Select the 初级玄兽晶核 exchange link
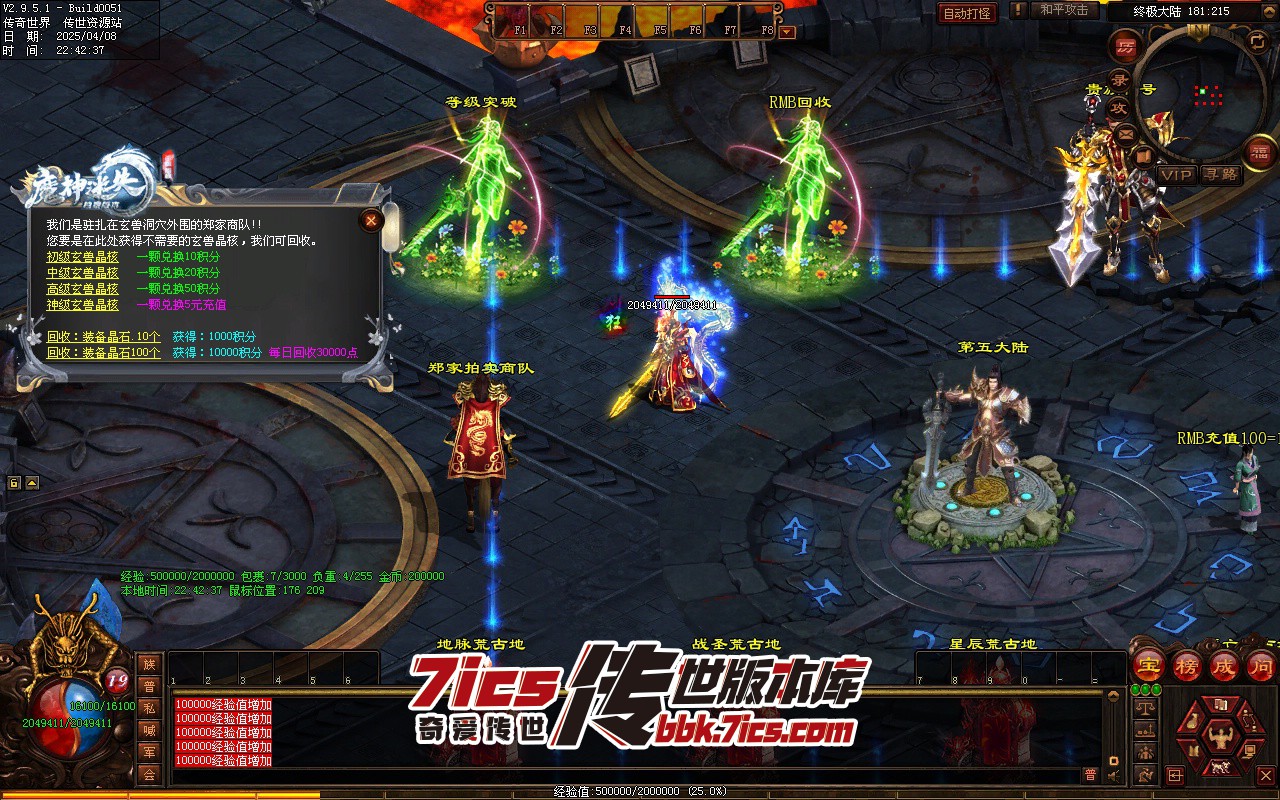This screenshot has height=800, width=1280. point(82,257)
